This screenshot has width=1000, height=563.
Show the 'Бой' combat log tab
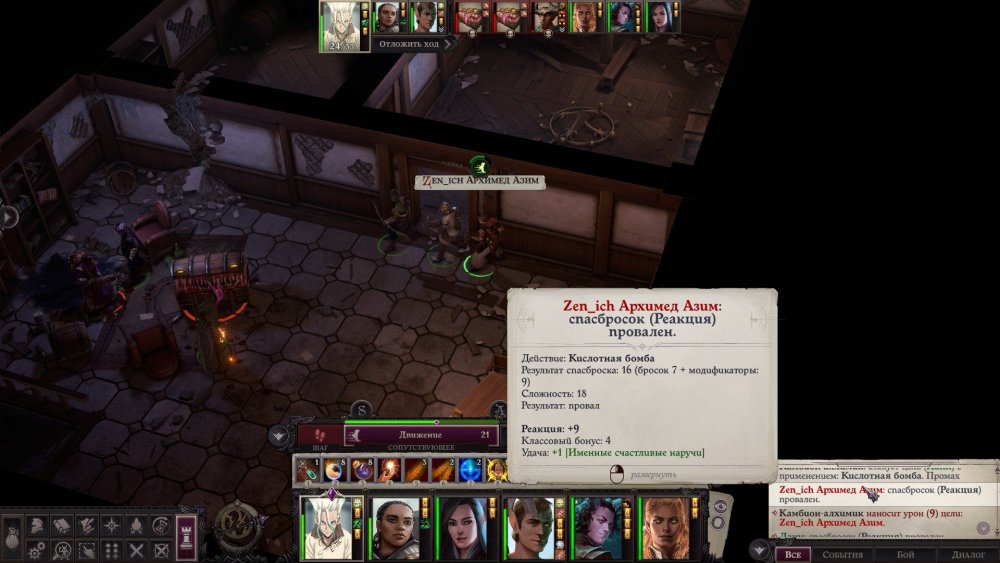tap(904, 553)
